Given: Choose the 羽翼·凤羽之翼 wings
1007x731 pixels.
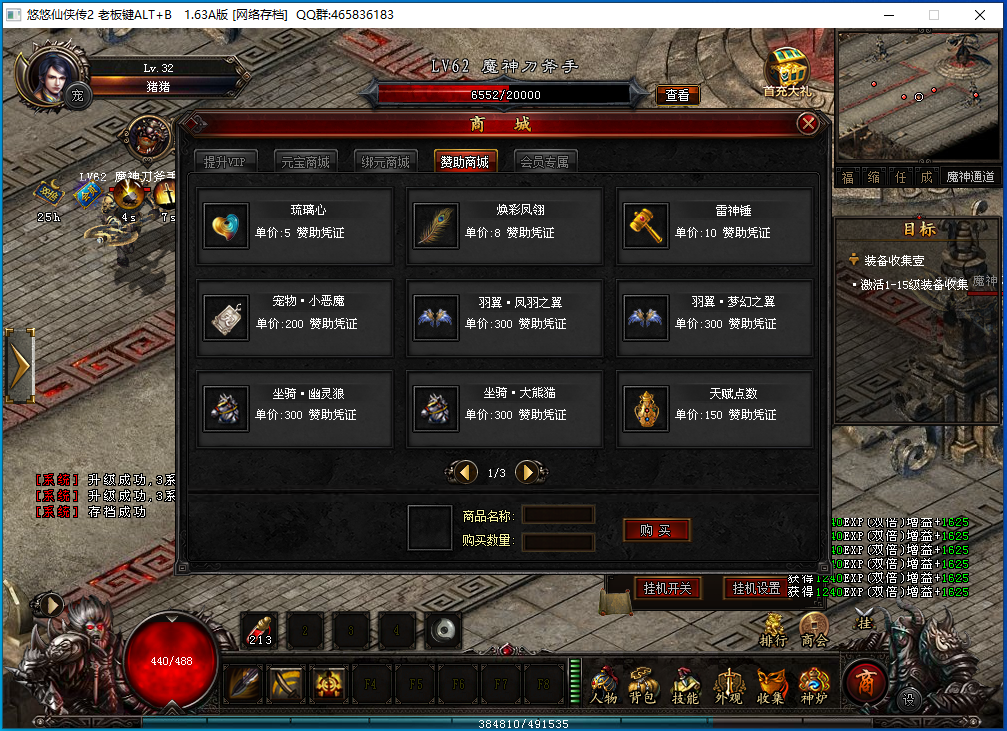Looking at the screenshot, I should click(x=504, y=317).
